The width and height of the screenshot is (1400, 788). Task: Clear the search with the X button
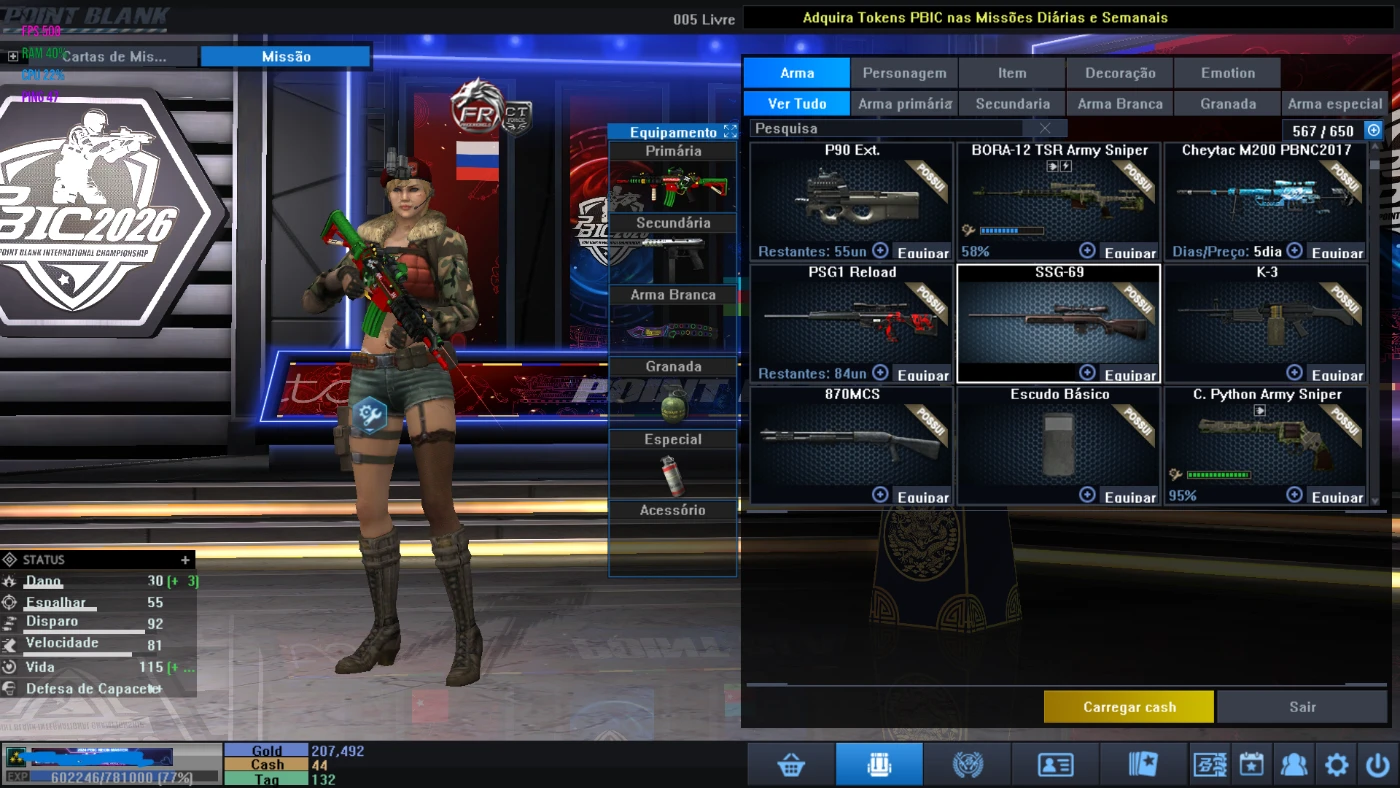pos(1045,129)
